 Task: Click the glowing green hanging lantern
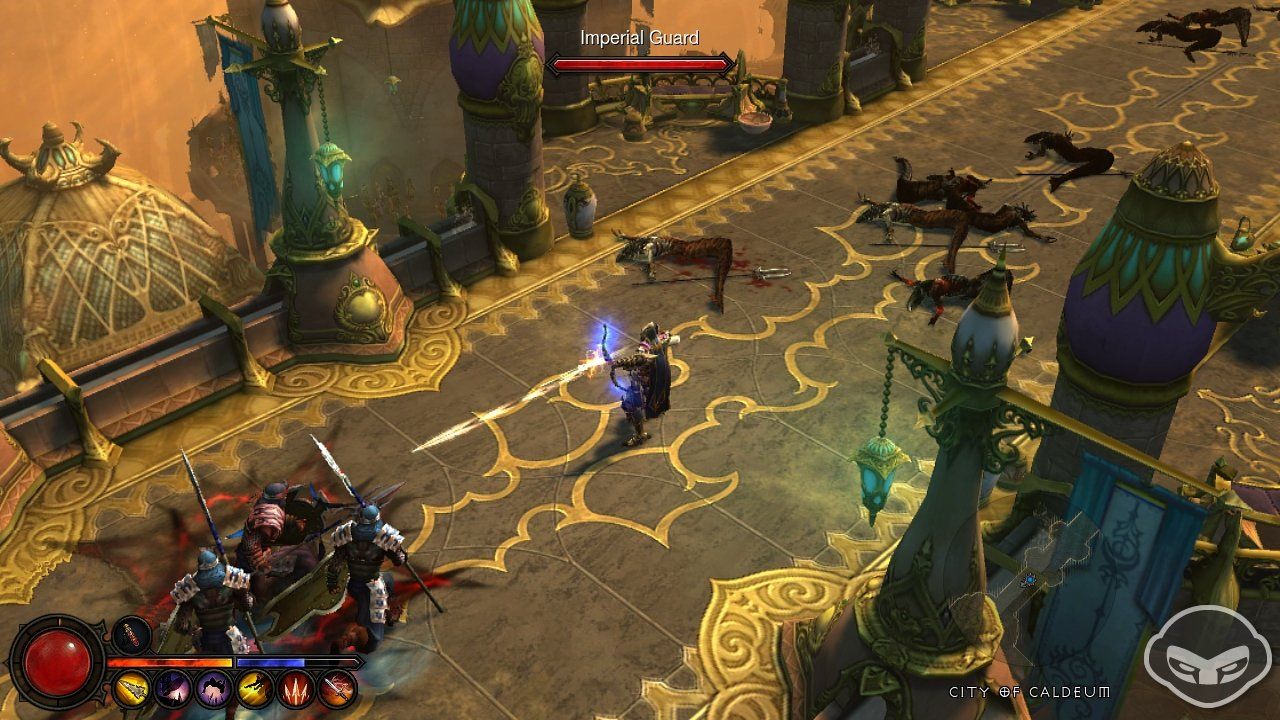pos(876,473)
